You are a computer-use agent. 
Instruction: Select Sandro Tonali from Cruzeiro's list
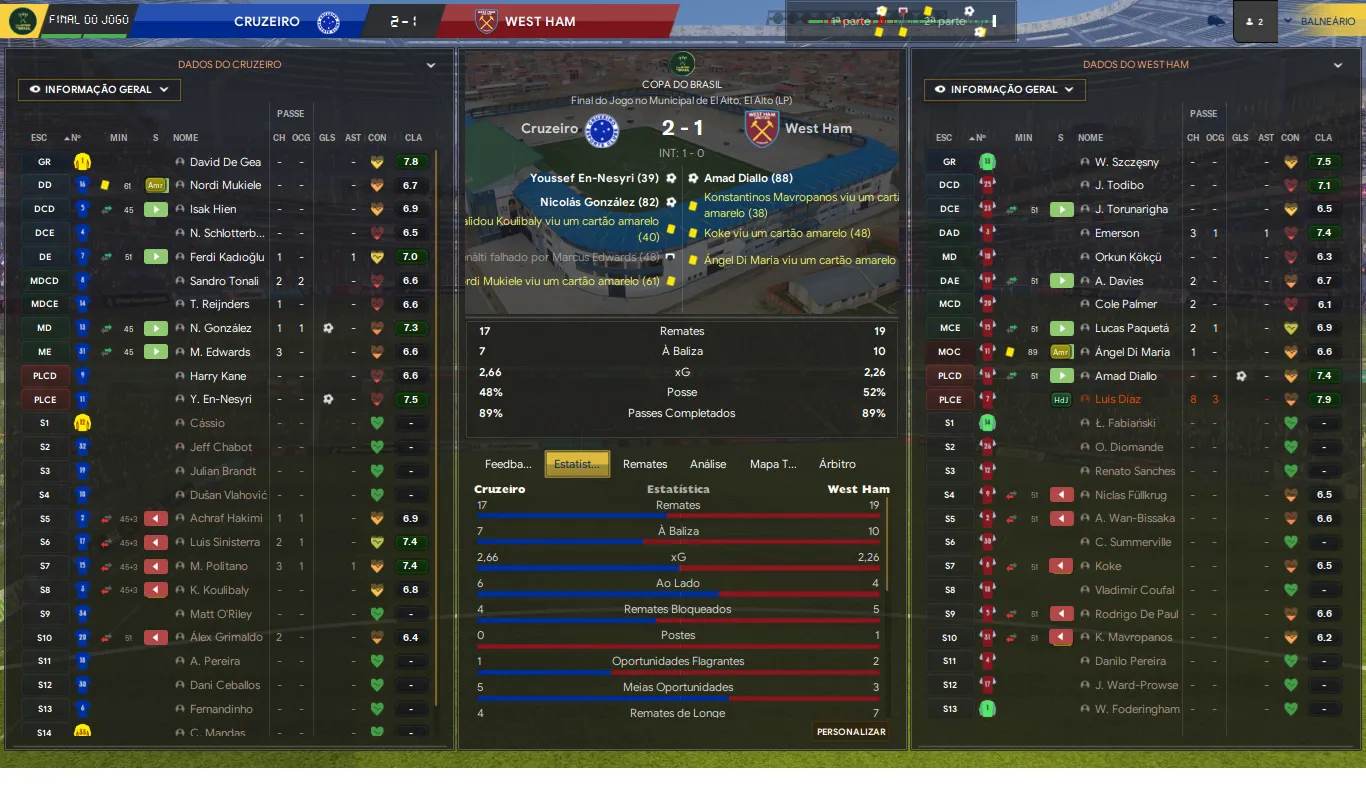click(223, 281)
